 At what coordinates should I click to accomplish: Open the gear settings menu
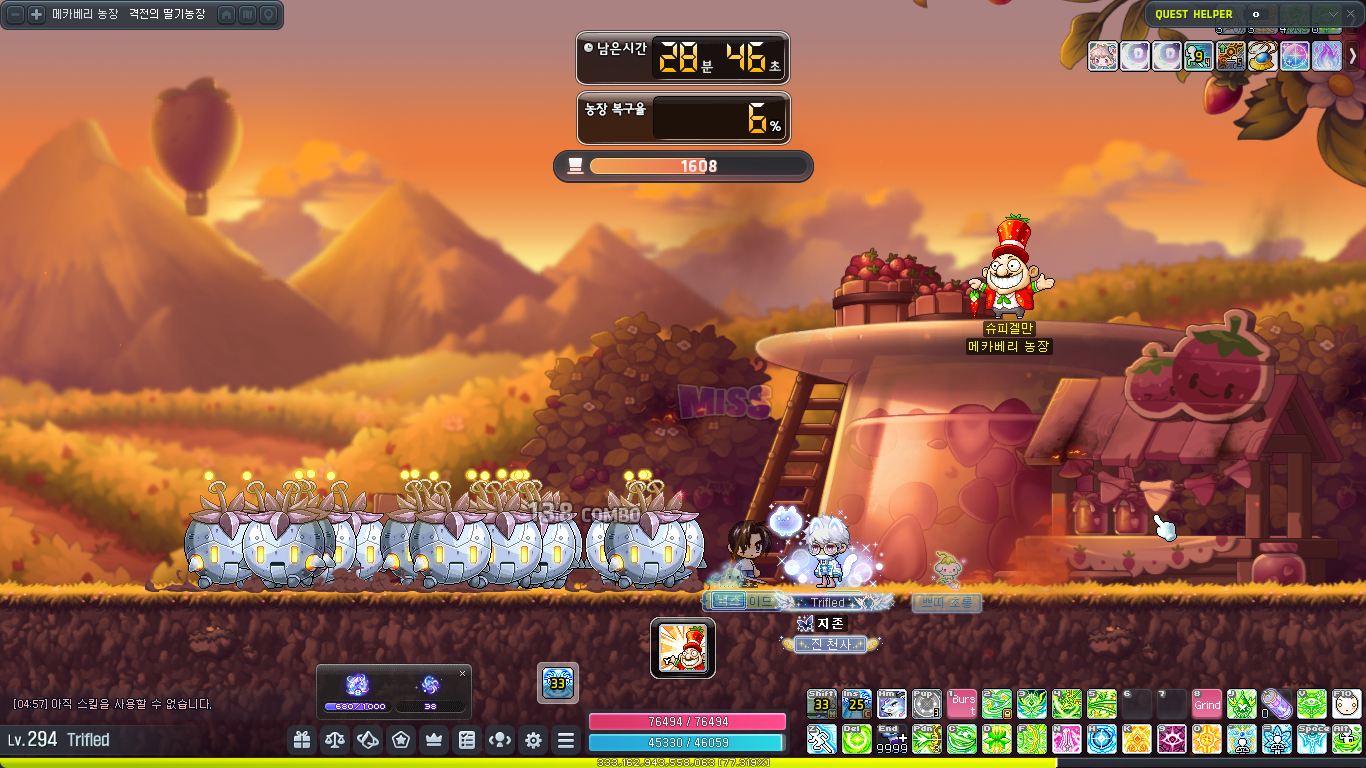coord(533,740)
